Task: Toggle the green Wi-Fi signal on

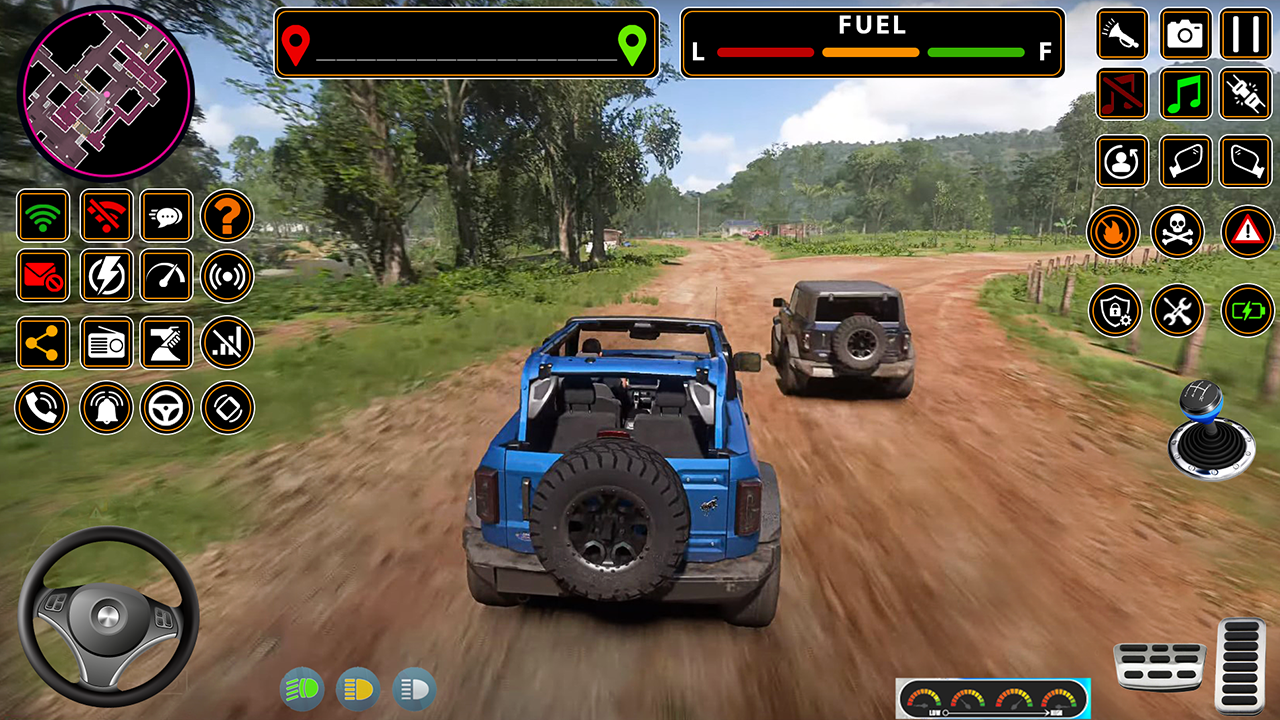Action: [43, 216]
